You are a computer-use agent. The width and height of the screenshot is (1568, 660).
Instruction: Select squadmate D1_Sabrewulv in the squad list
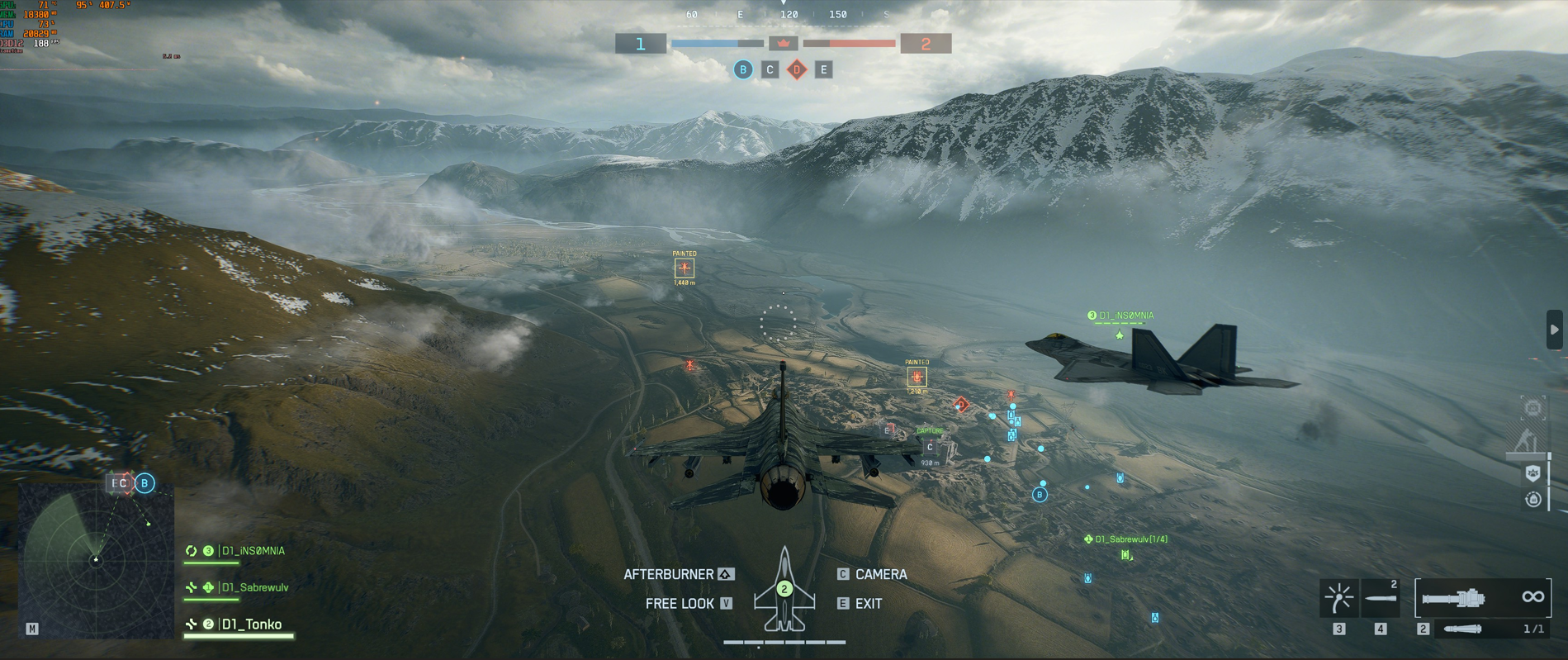[x=254, y=587]
